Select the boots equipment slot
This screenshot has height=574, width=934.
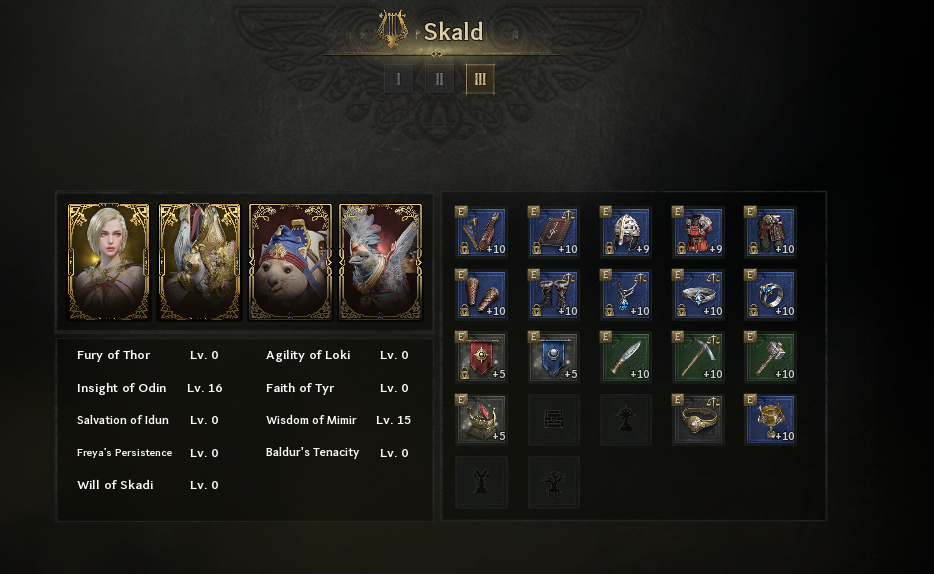coord(554,296)
